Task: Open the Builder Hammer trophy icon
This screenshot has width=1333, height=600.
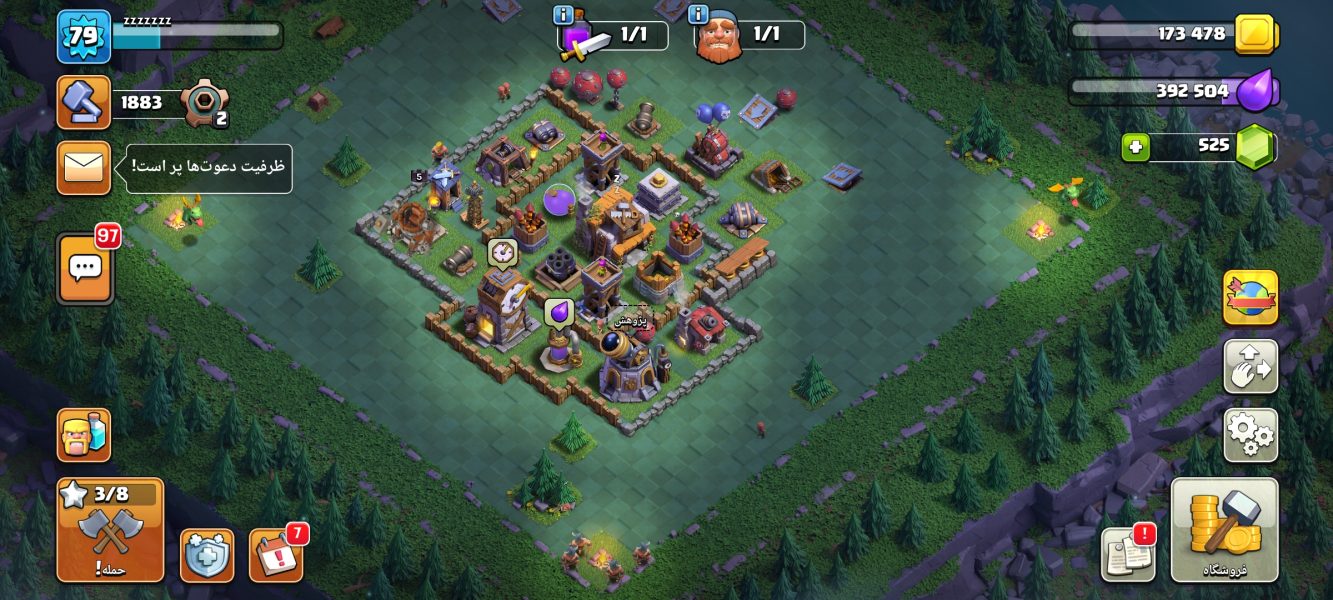Action: (84, 102)
